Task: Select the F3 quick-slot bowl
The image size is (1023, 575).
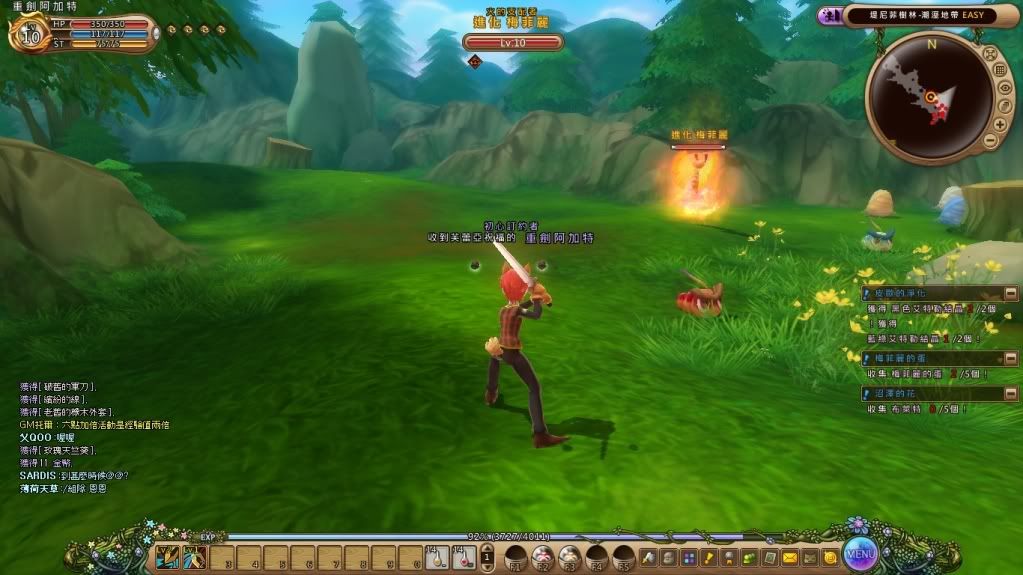Action: (x=570, y=557)
